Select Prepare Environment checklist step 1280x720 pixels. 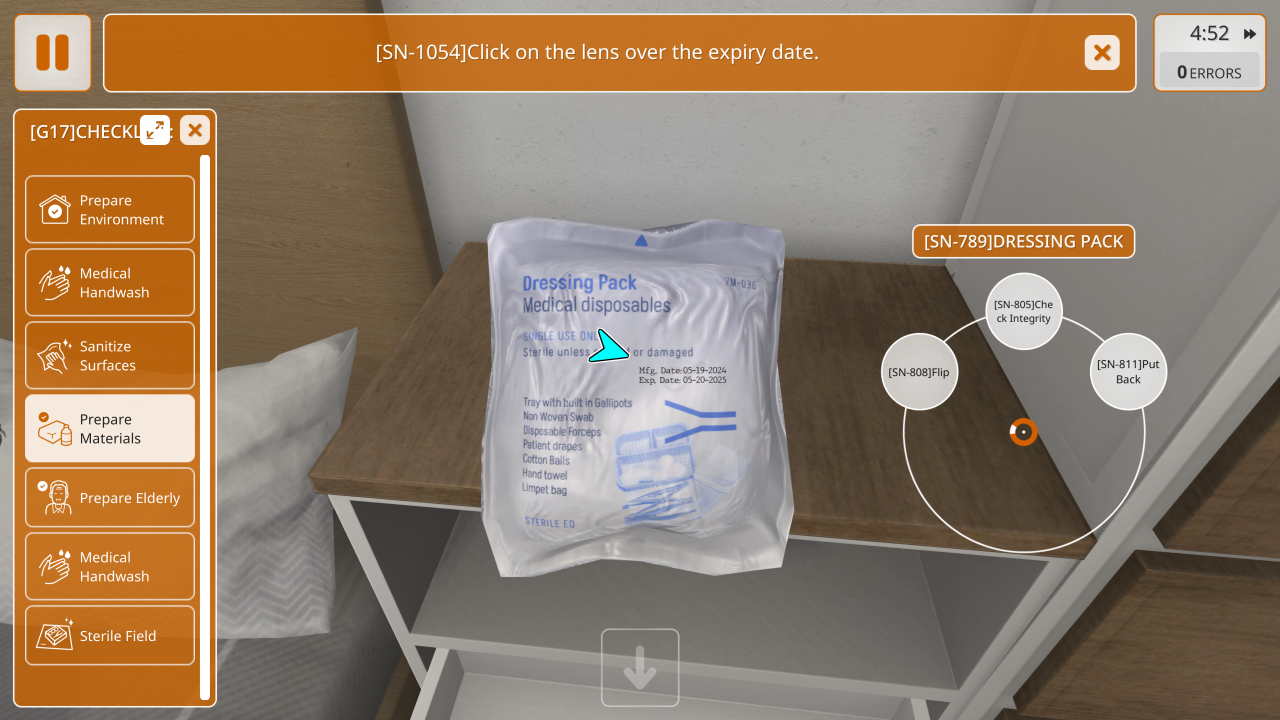pos(110,210)
